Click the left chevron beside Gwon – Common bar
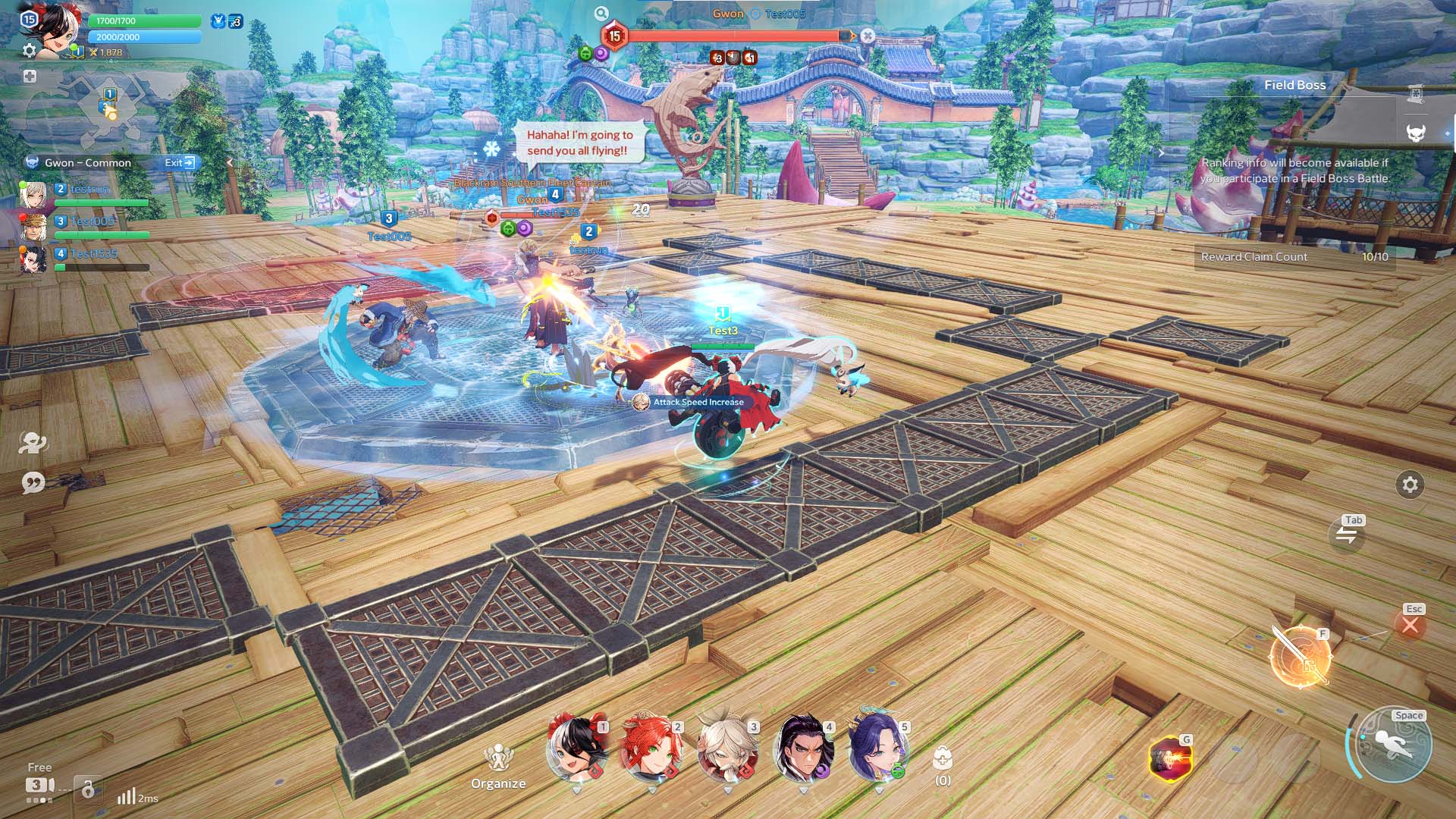The width and height of the screenshot is (1456, 819). click(x=228, y=162)
